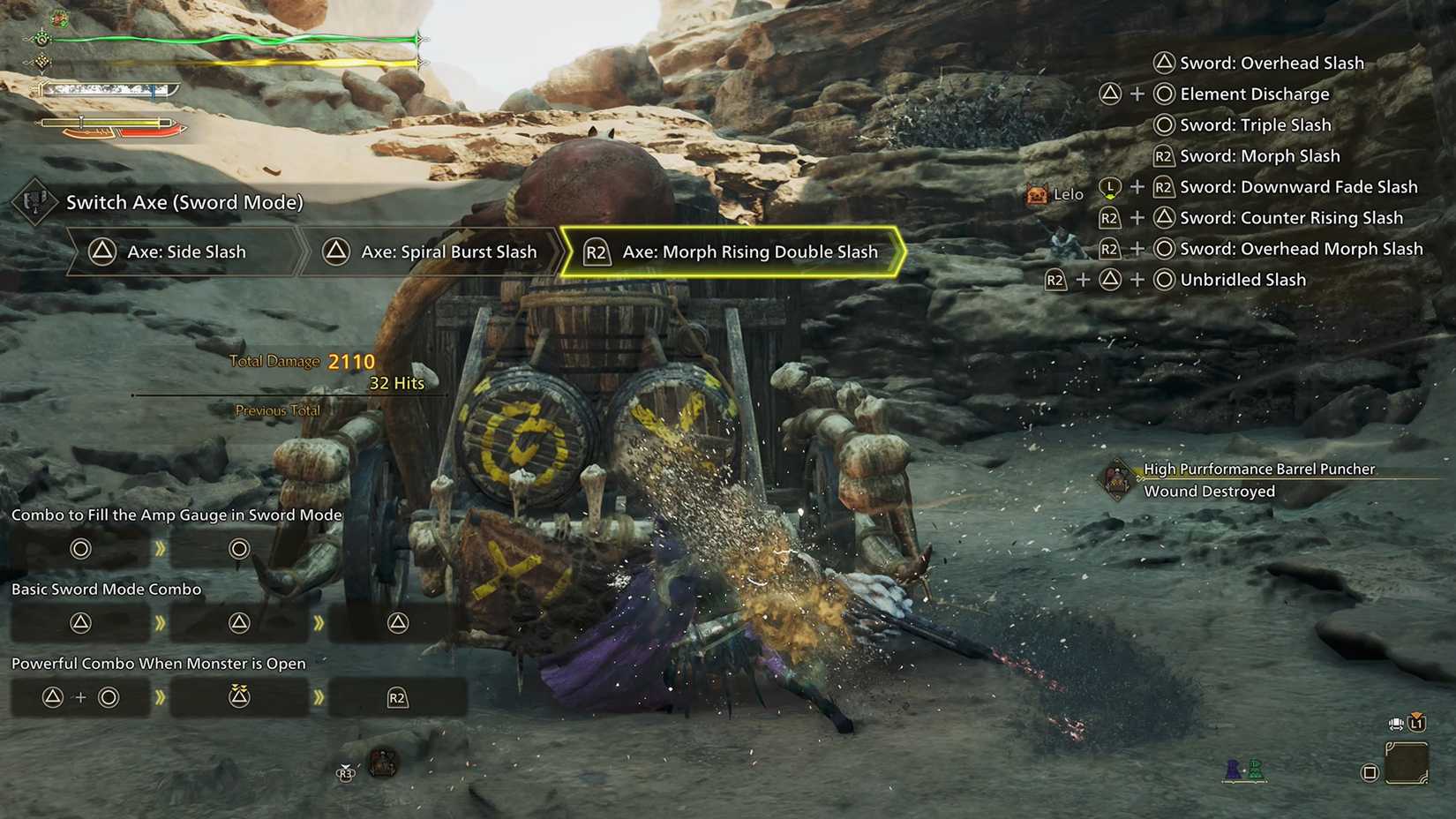Select the Element Discharge circle button icon
This screenshot has height=819, width=1456.
coord(1163,94)
